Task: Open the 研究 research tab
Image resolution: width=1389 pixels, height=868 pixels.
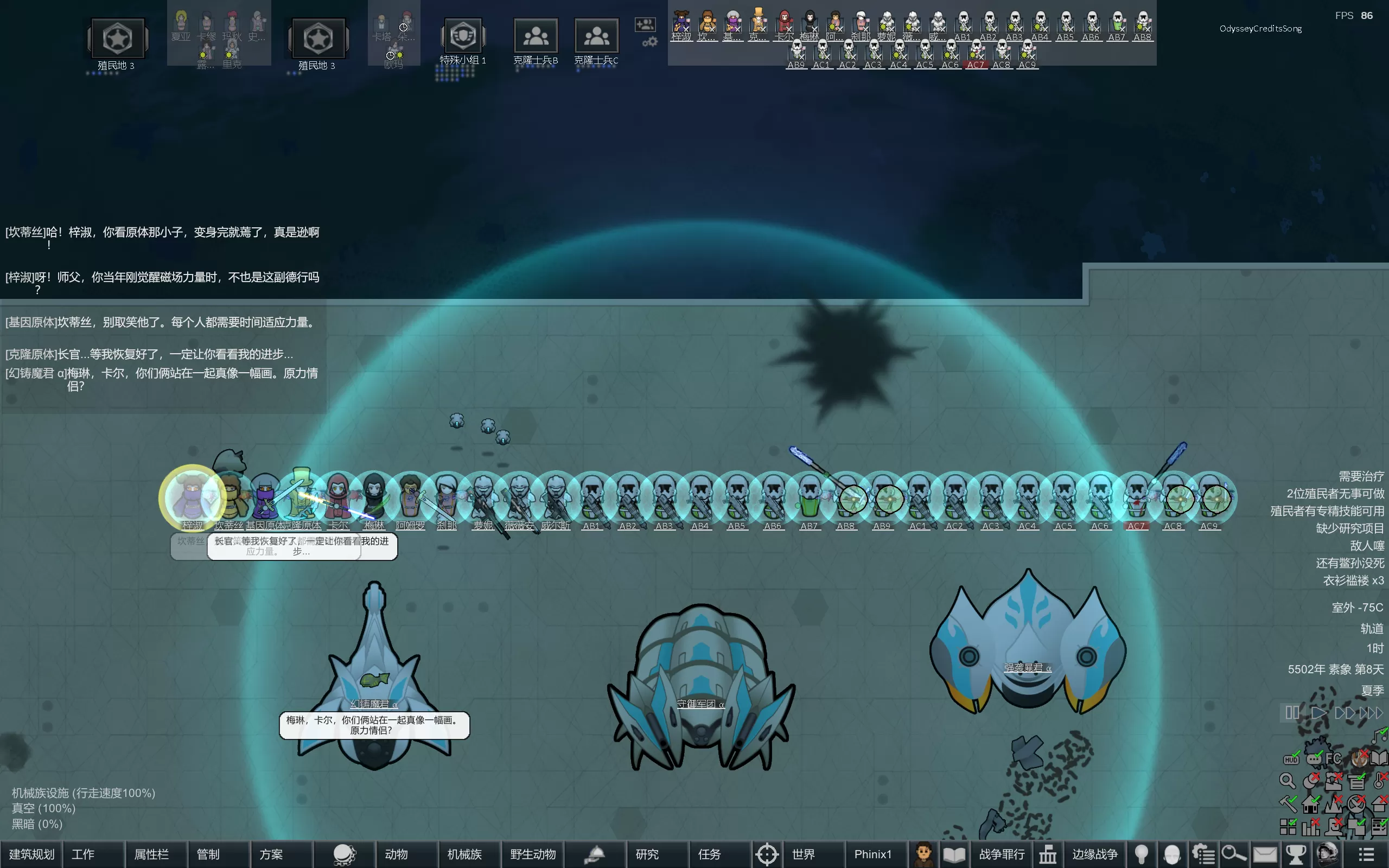Action: (647, 854)
